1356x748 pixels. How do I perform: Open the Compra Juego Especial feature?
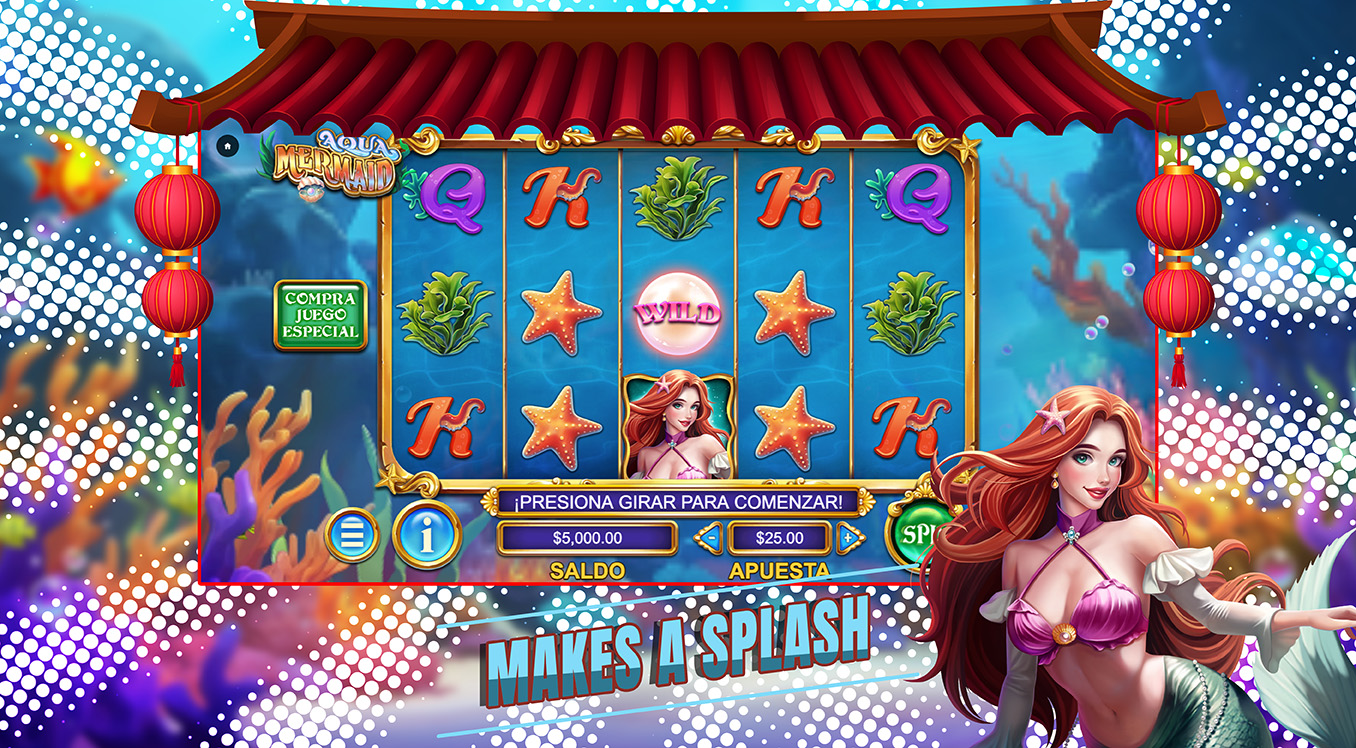pyautogui.click(x=320, y=315)
